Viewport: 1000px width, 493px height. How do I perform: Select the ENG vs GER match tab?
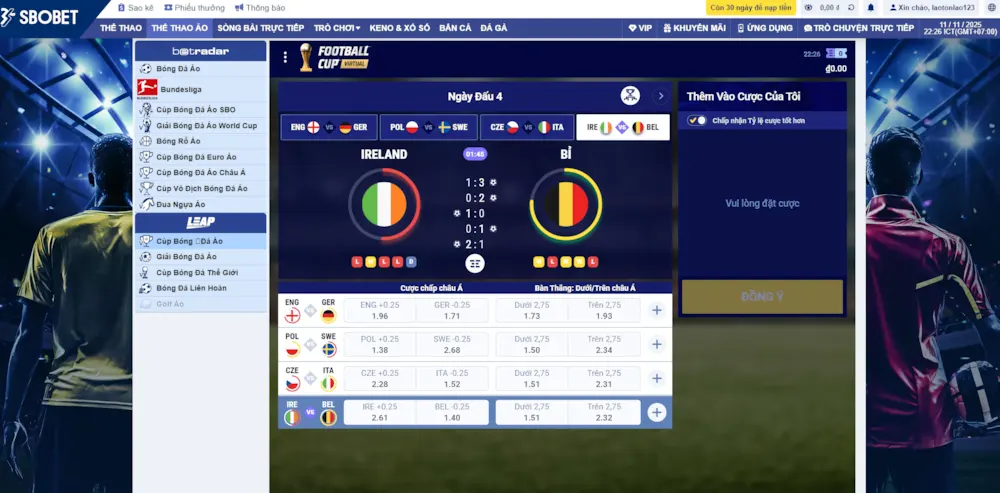click(x=328, y=128)
